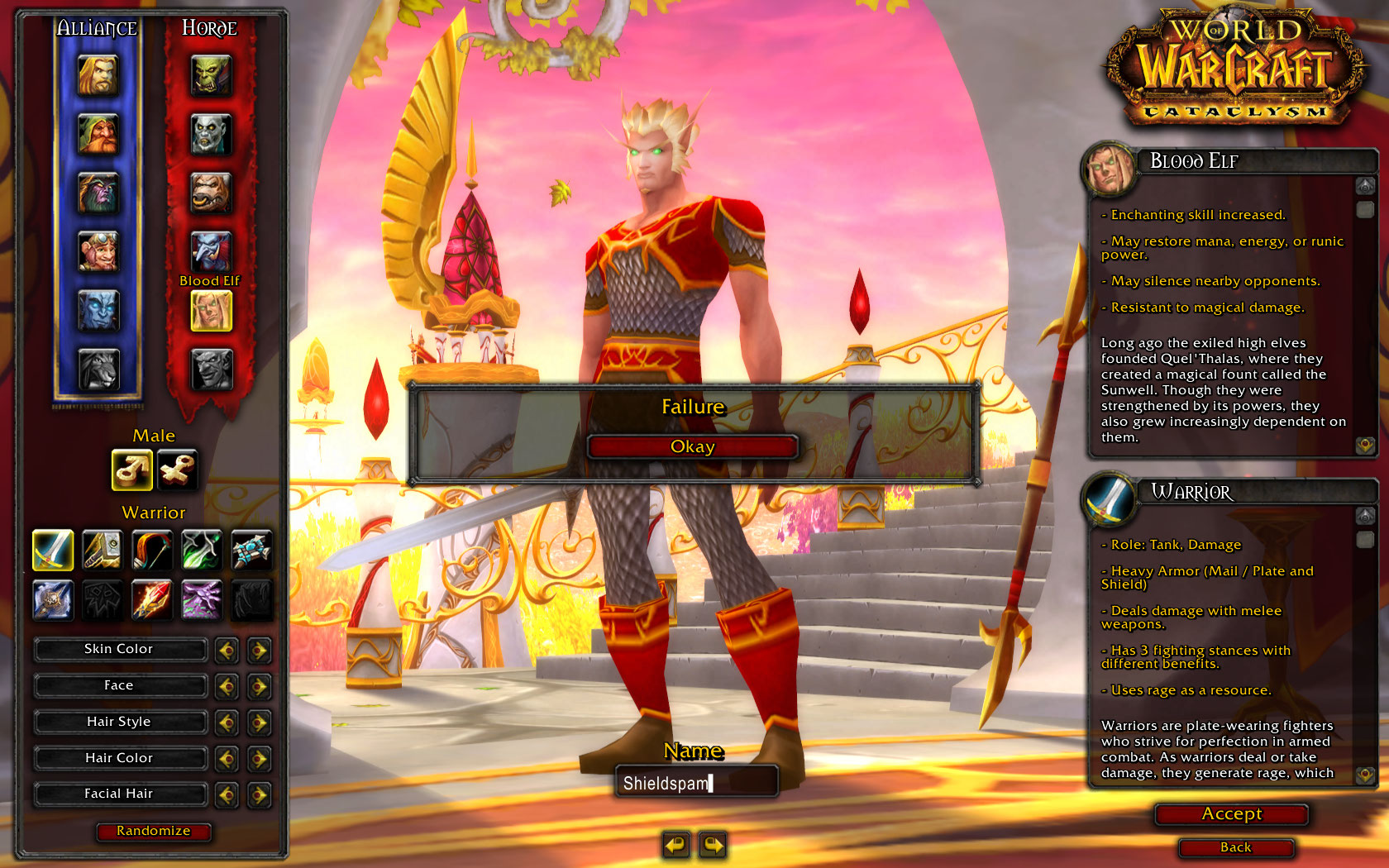The image size is (1389, 868).
Task: Choose the Goblin race portrait
Action: coord(211,369)
